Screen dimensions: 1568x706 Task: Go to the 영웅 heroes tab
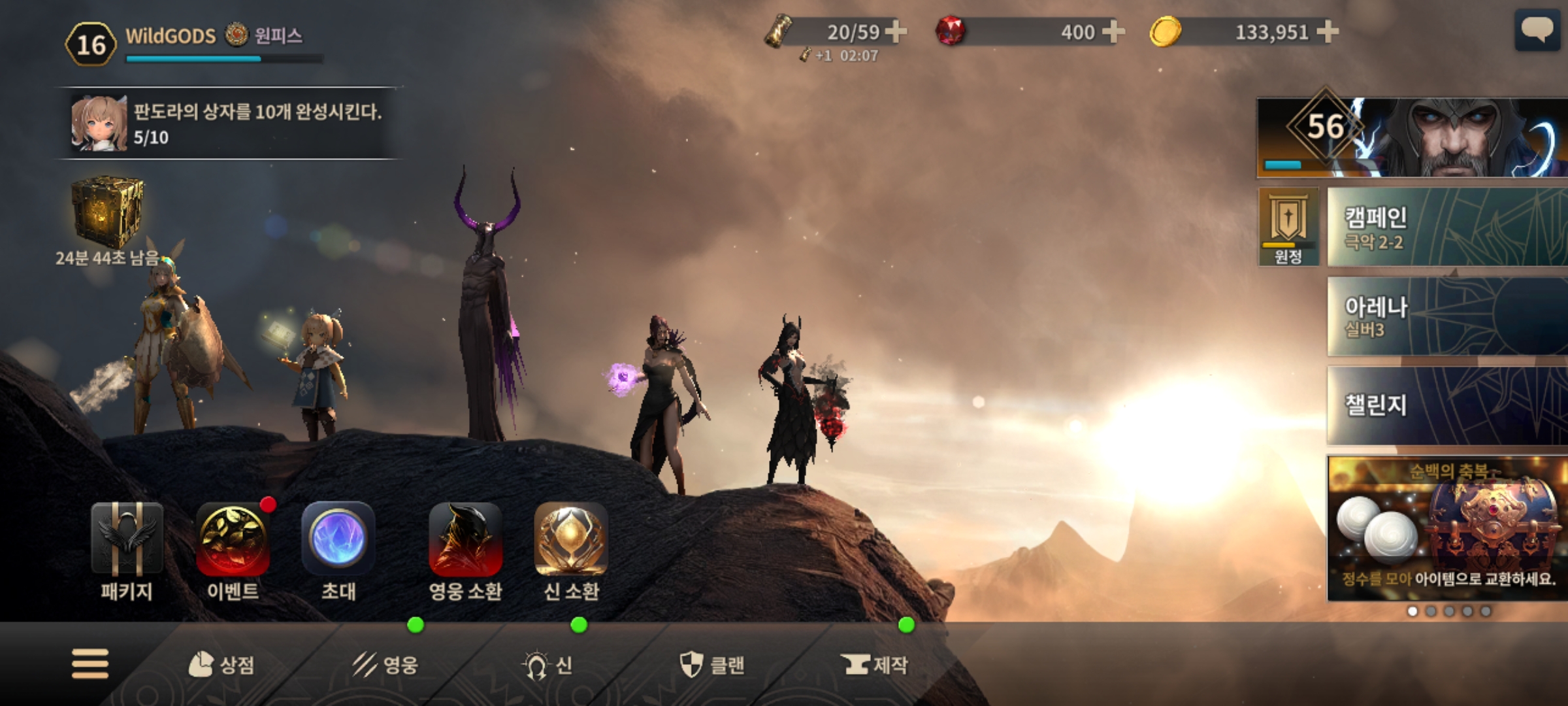point(385,665)
